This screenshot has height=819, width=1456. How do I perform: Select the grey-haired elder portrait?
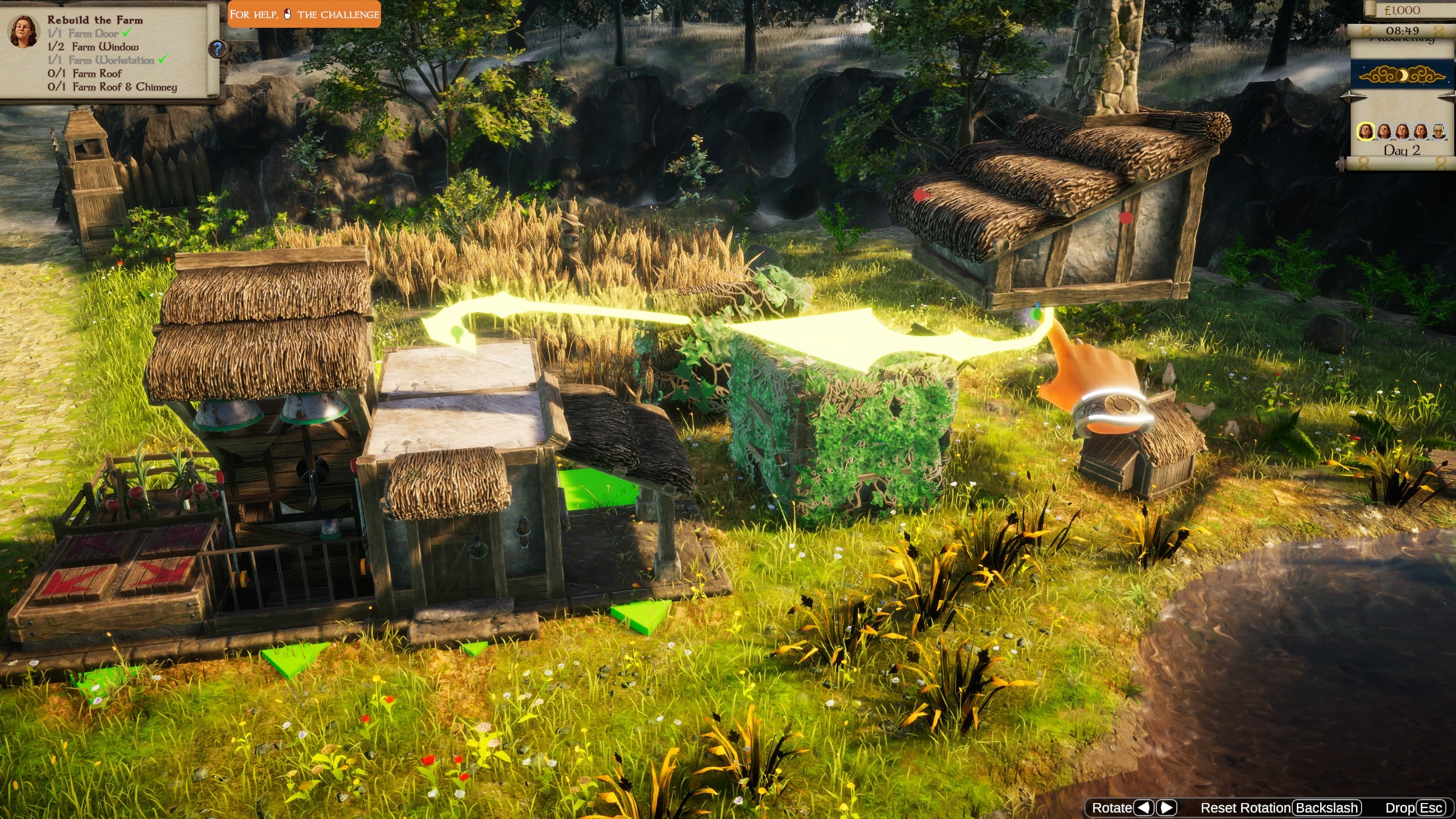click(1438, 132)
